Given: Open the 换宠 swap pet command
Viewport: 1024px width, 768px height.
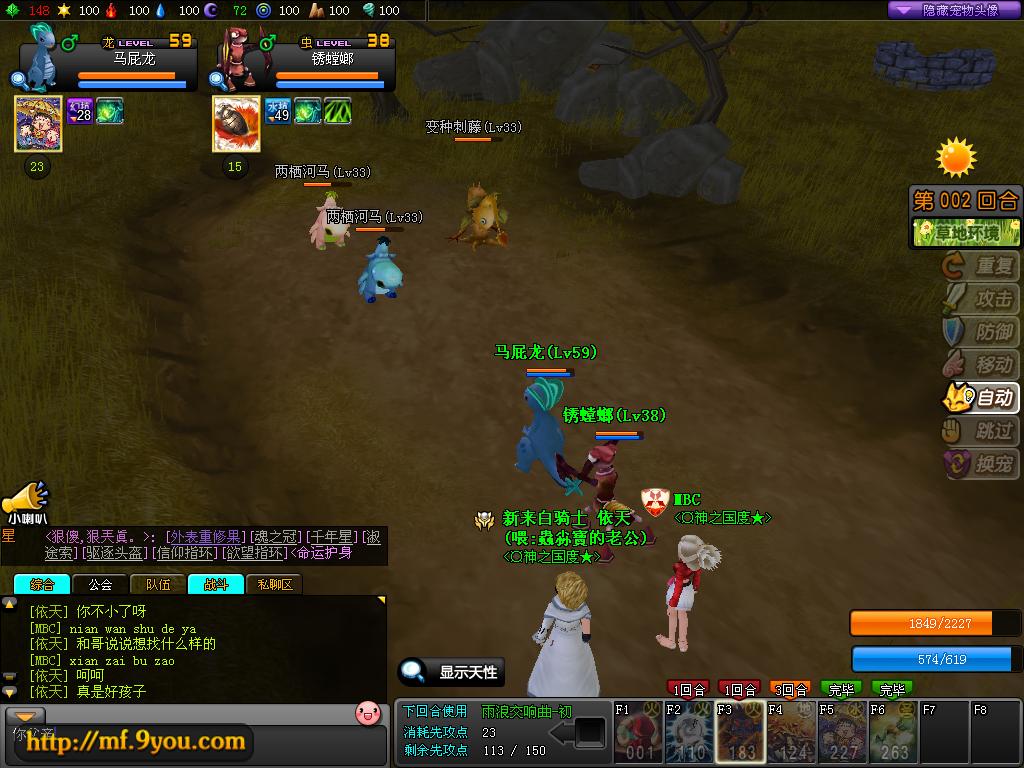Looking at the screenshot, I should point(981,464).
